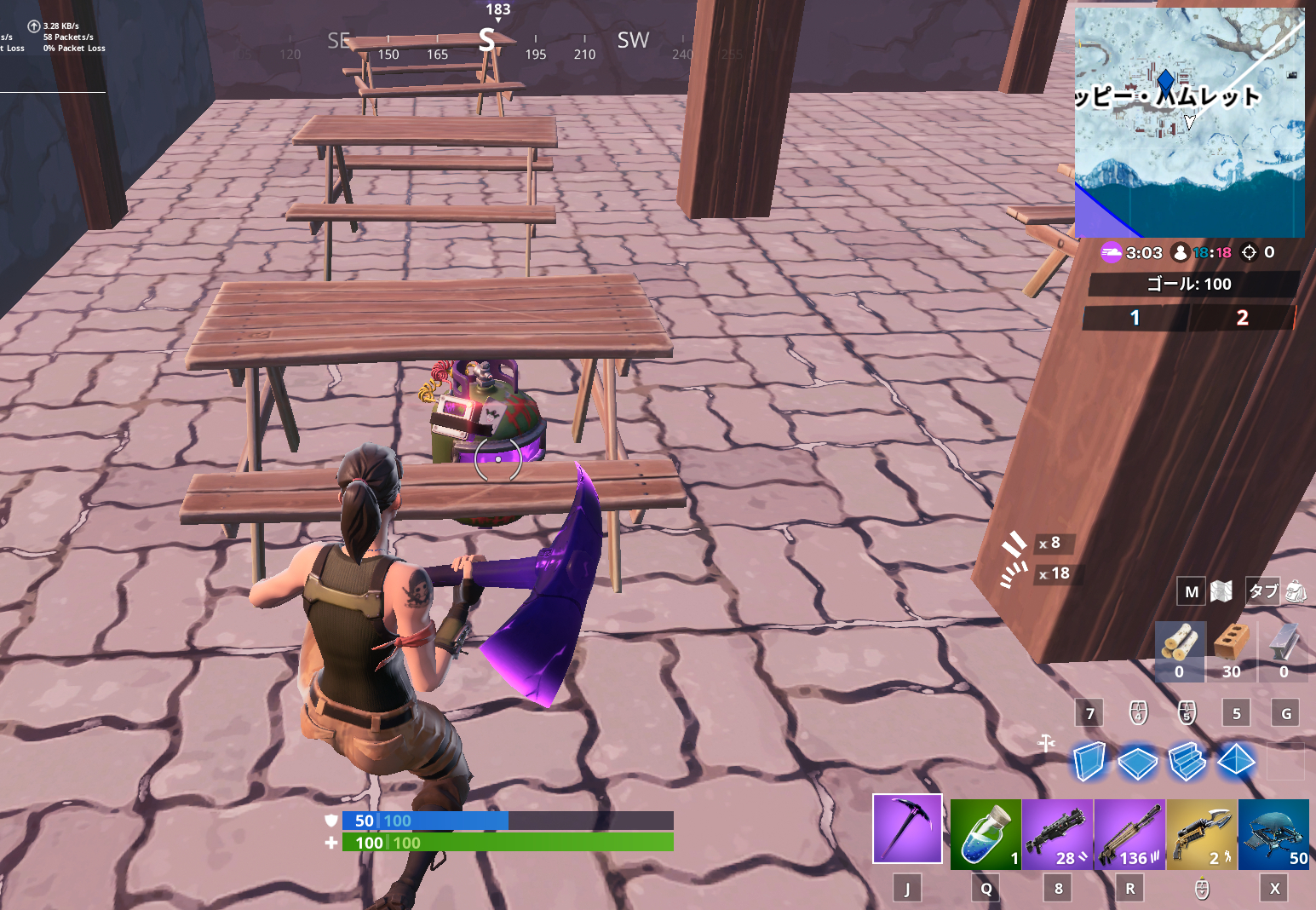Select the tactical shotgun in slot 8
Screen dimensions: 1316x910
pyautogui.click(x=1058, y=833)
